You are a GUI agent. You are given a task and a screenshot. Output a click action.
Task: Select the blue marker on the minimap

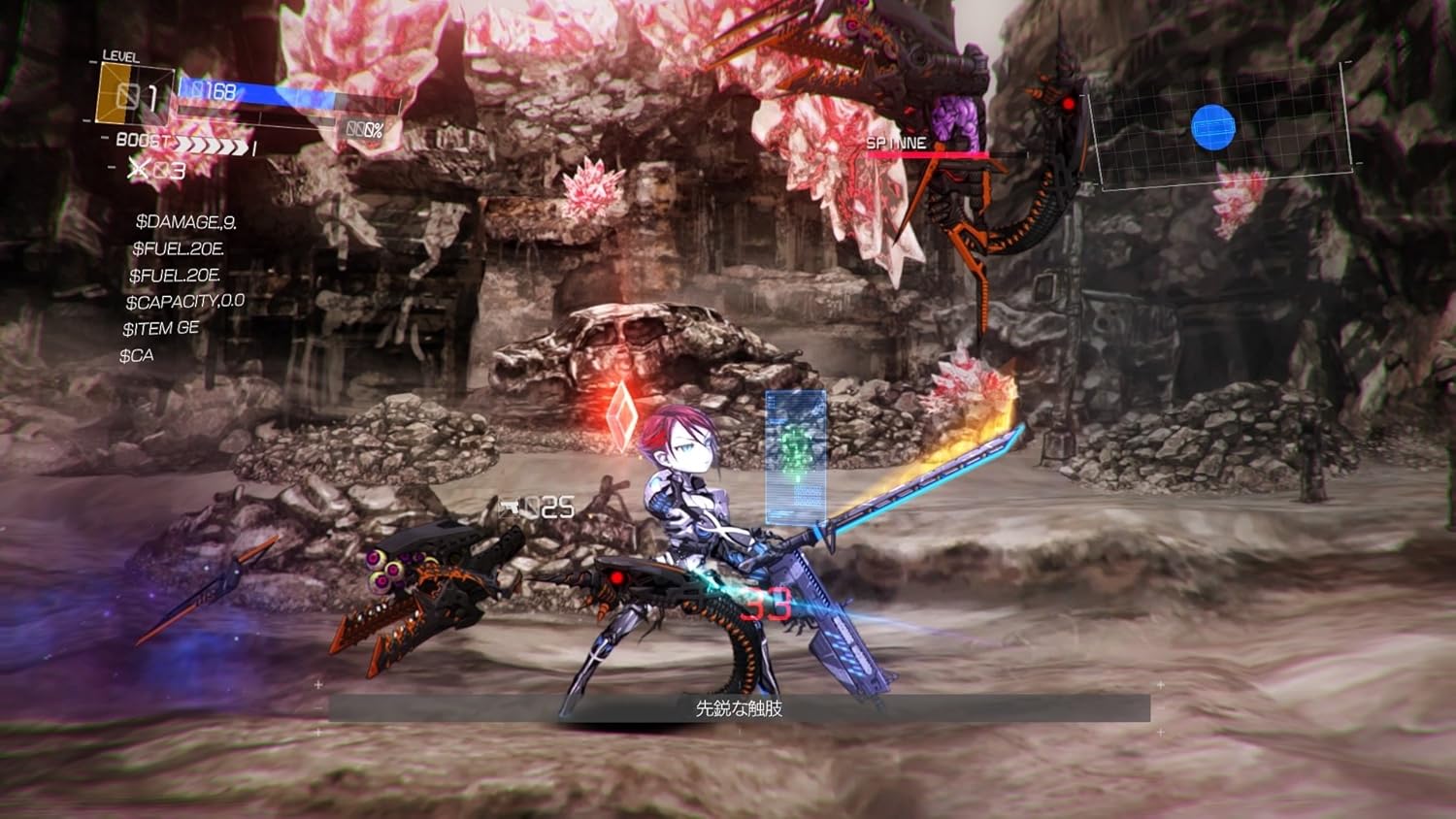1213,128
